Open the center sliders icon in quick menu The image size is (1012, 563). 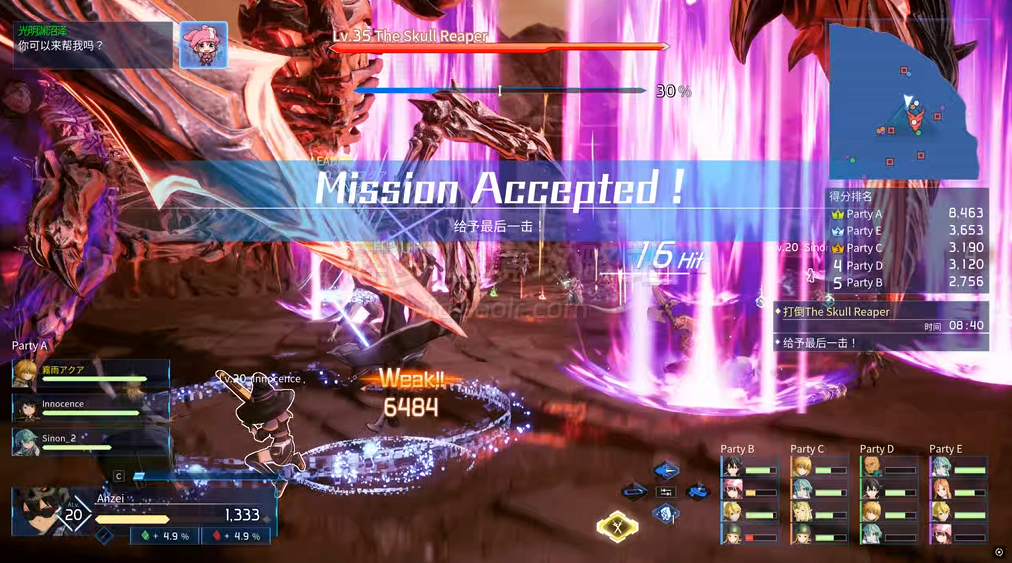pyautogui.click(x=666, y=492)
